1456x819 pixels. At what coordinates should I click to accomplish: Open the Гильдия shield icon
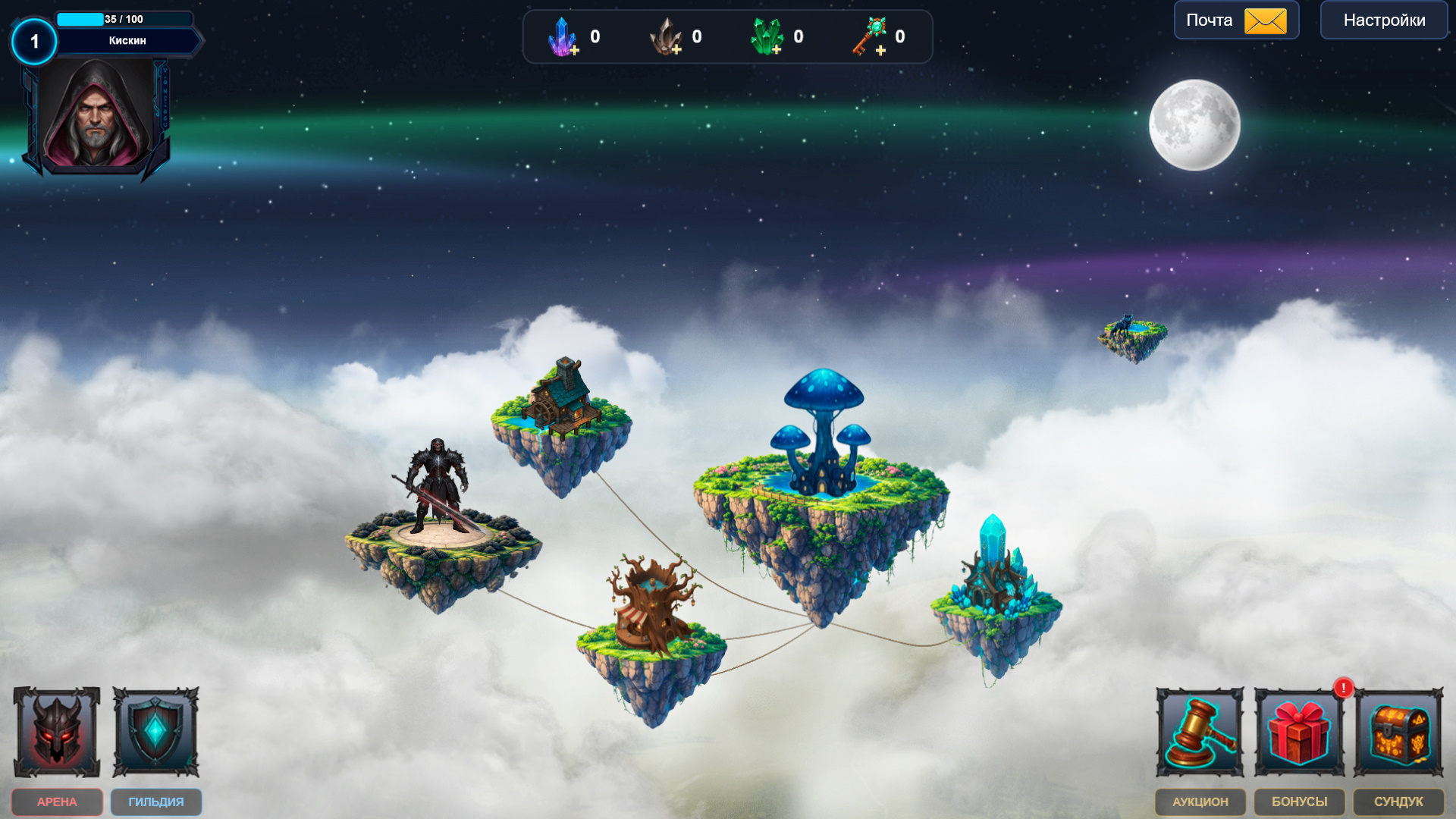click(x=155, y=733)
